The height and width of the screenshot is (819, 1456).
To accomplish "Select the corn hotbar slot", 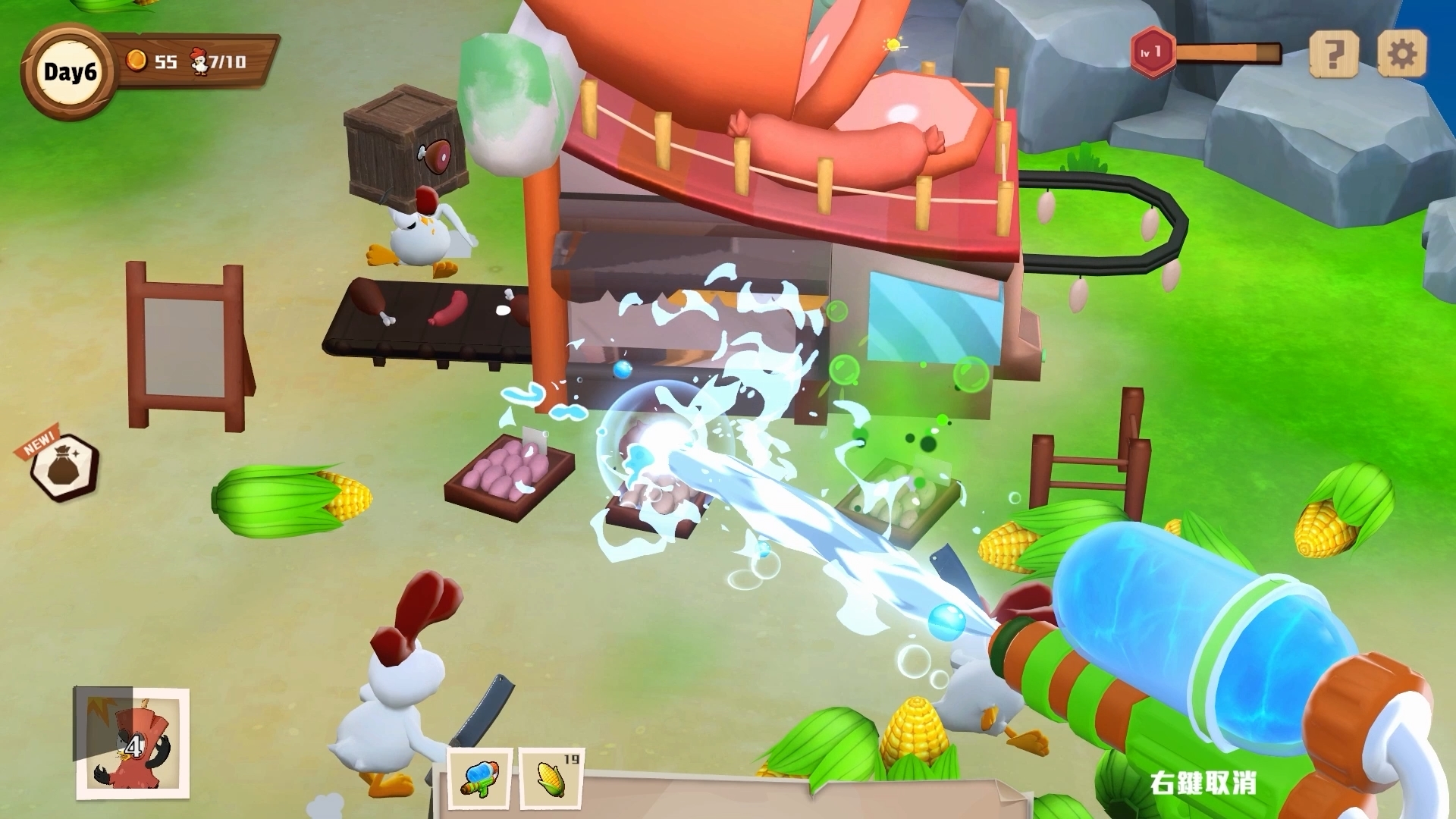I will click(551, 779).
